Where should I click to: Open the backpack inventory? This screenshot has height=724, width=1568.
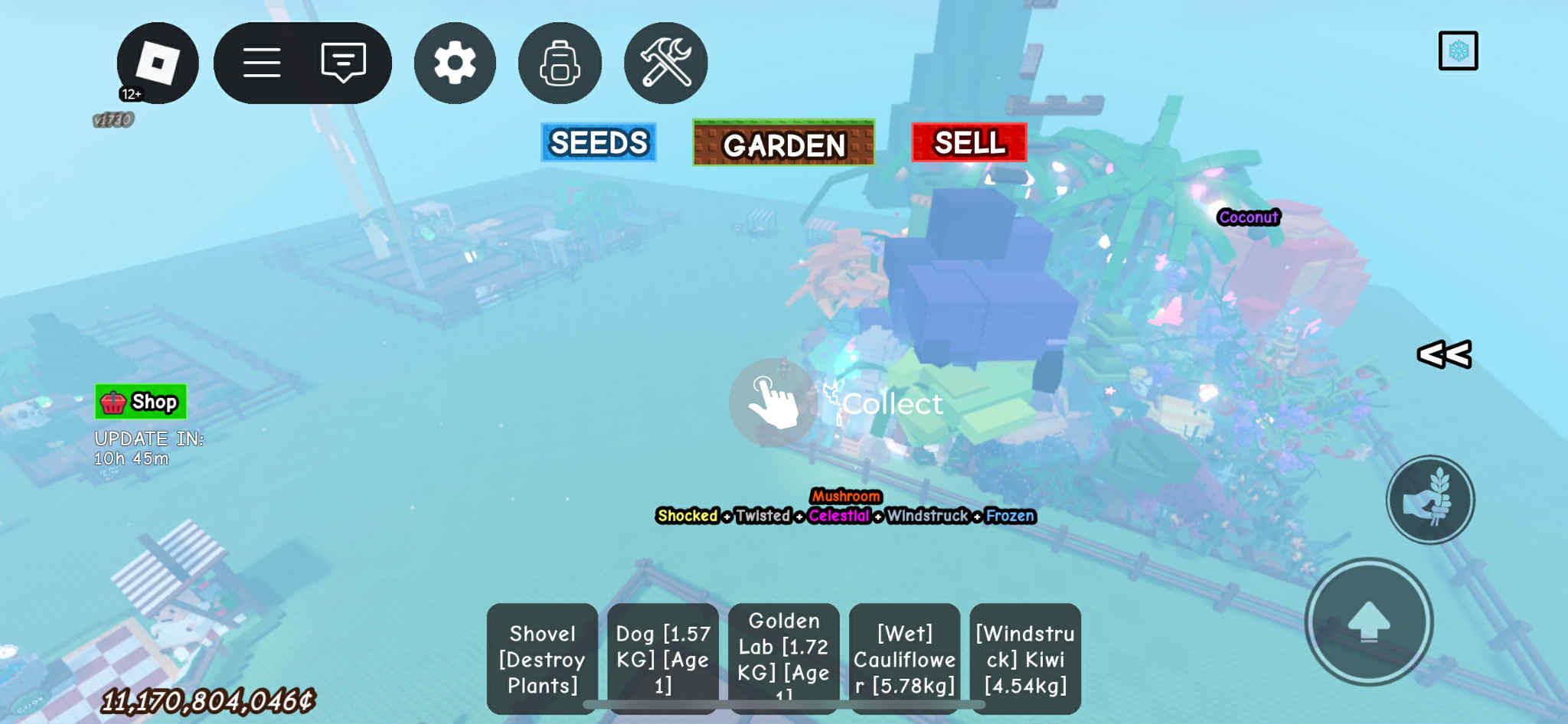click(x=560, y=63)
